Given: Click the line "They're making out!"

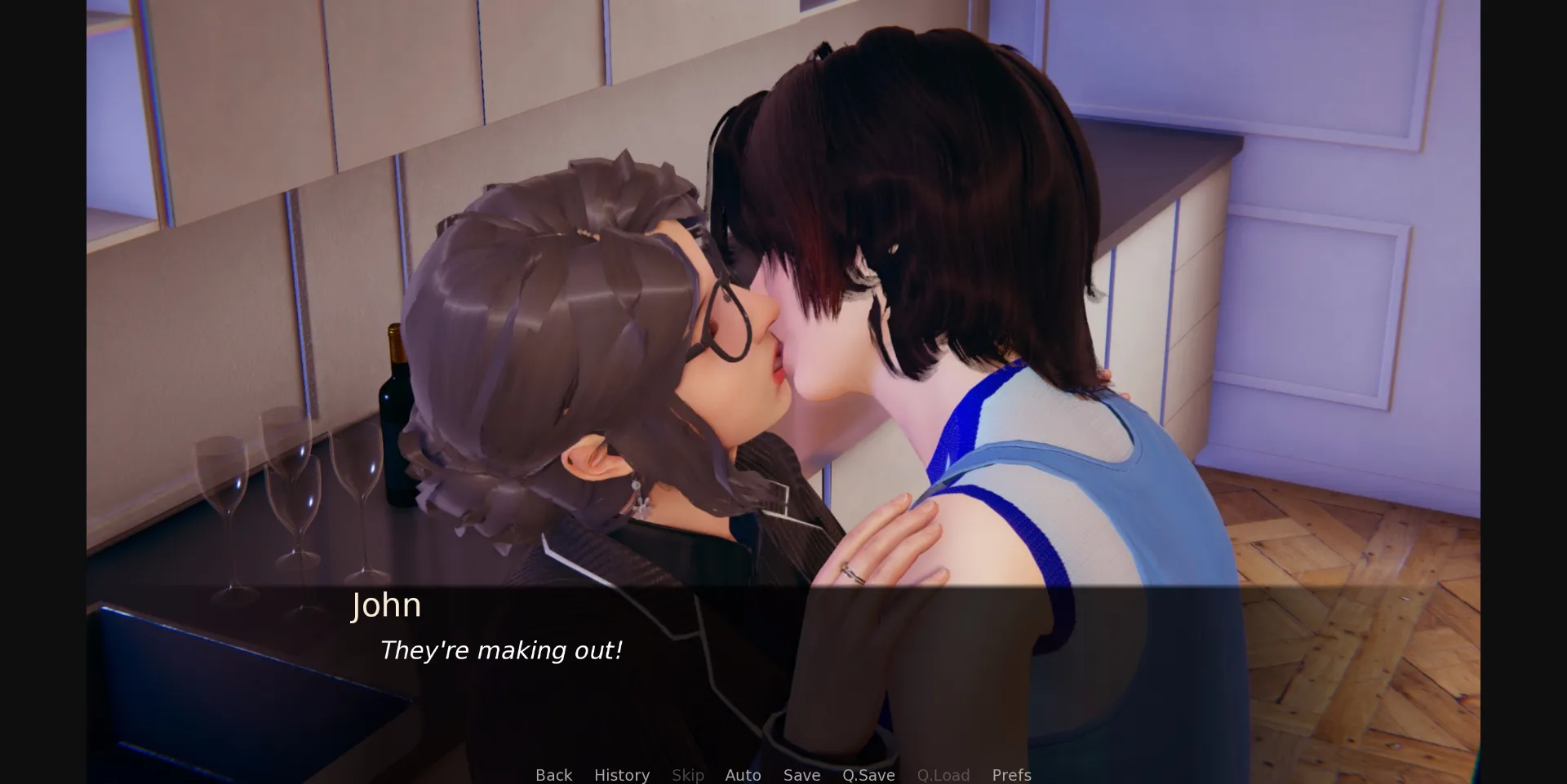Looking at the screenshot, I should coord(501,650).
